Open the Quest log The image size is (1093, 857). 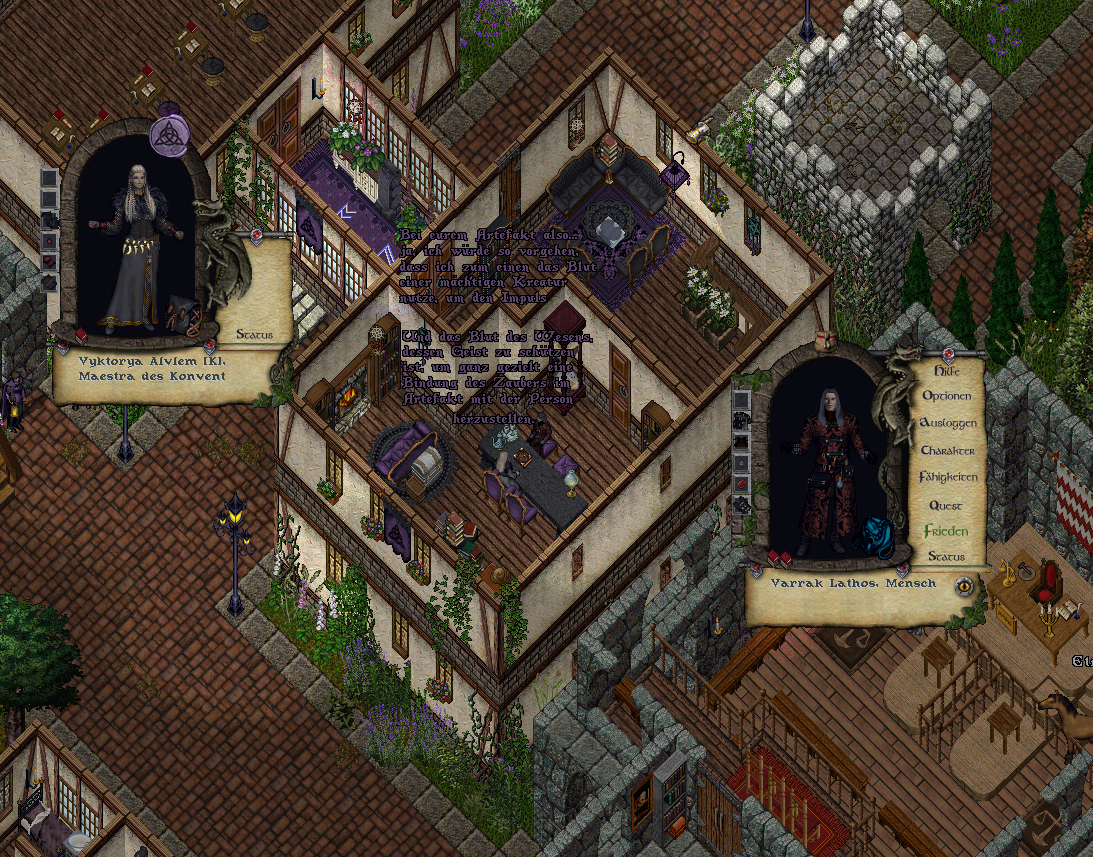tap(946, 505)
